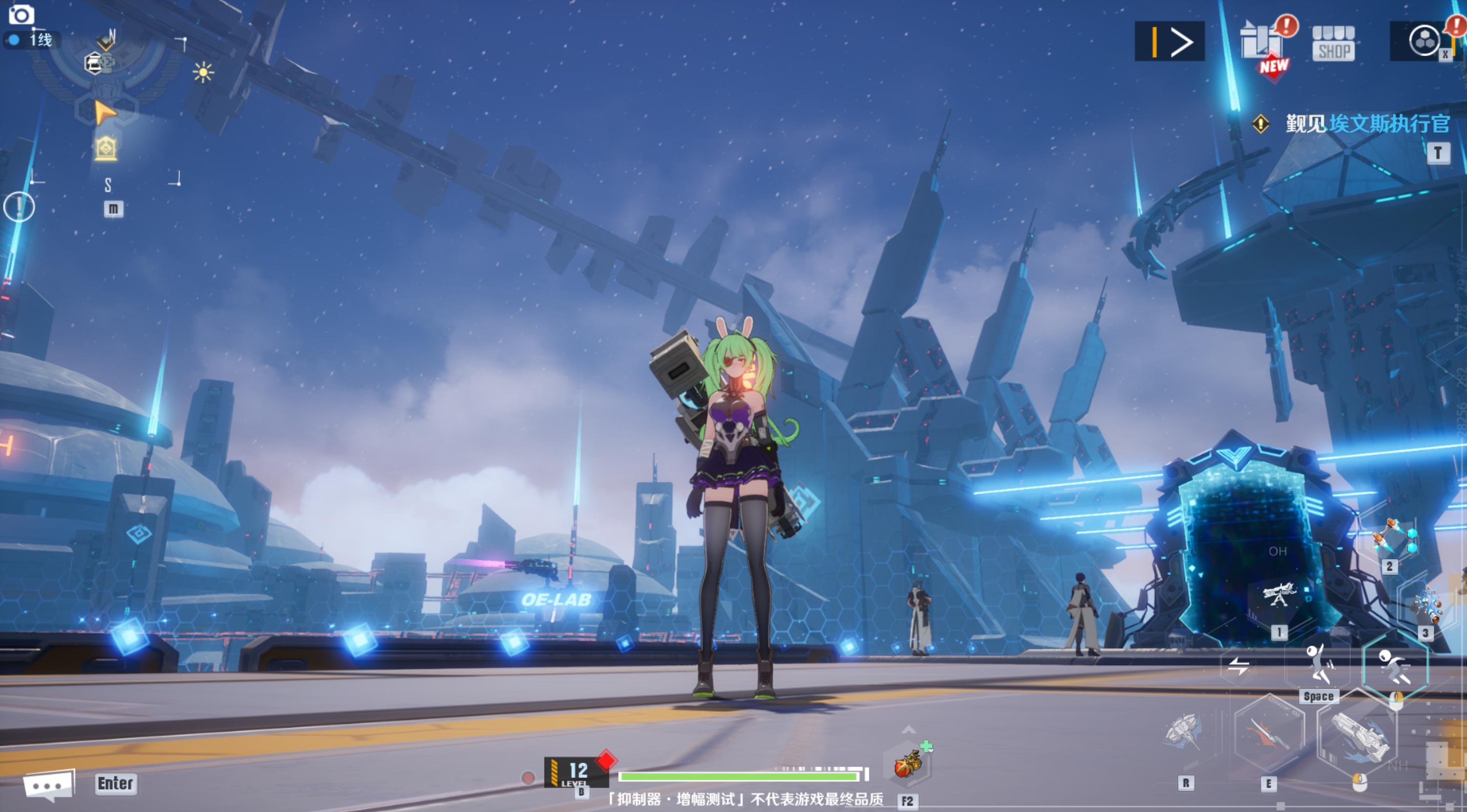Open the camera photo mode
Viewport: 1467px width, 812px height.
(21, 14)
